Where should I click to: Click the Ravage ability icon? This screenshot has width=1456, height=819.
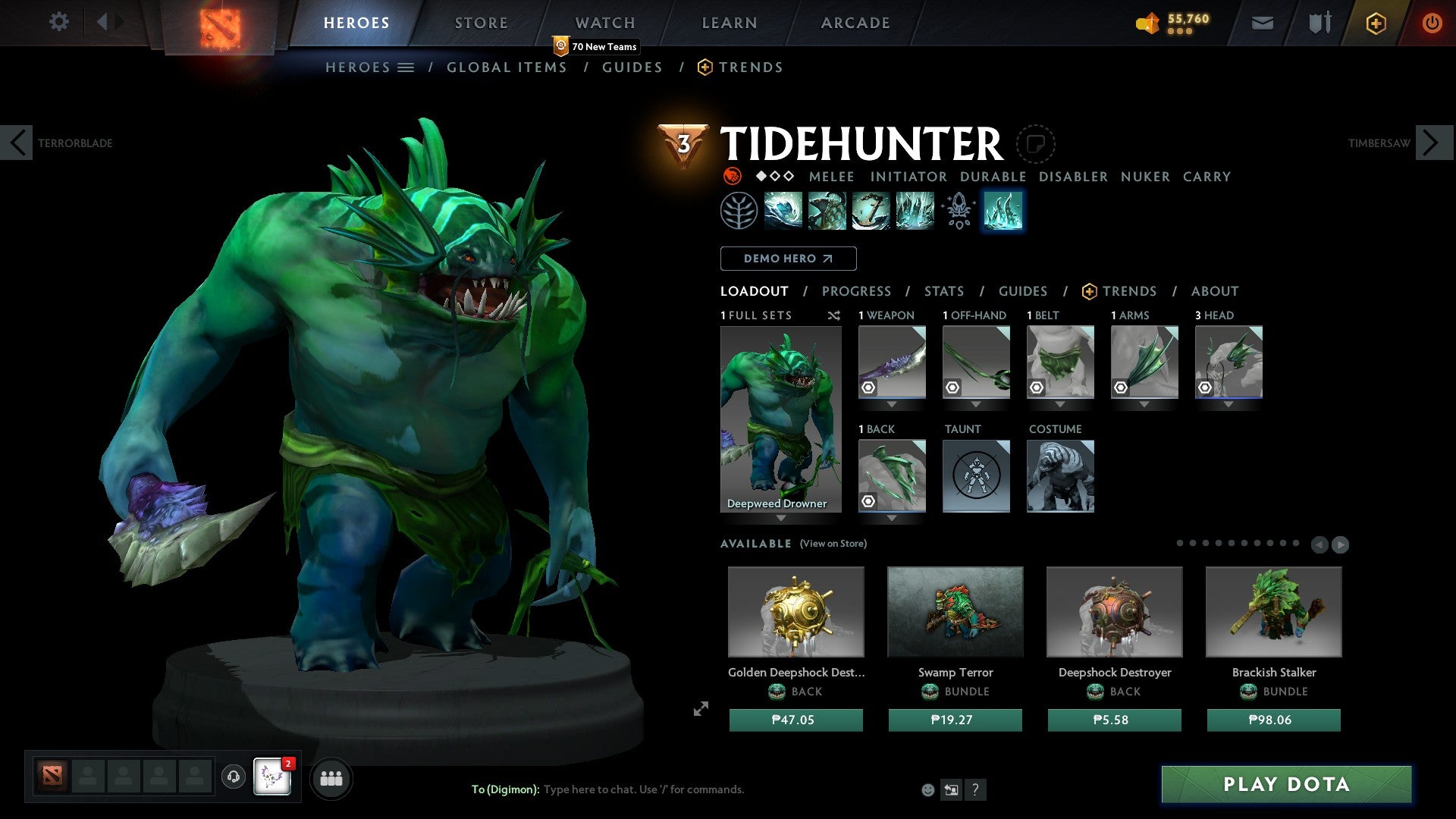coord(914,211)
